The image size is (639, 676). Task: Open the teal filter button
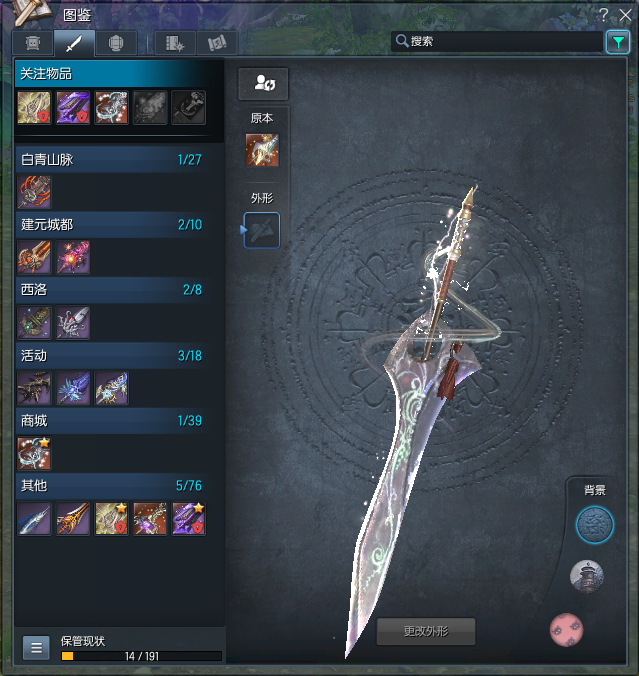[x=616, y=41]
